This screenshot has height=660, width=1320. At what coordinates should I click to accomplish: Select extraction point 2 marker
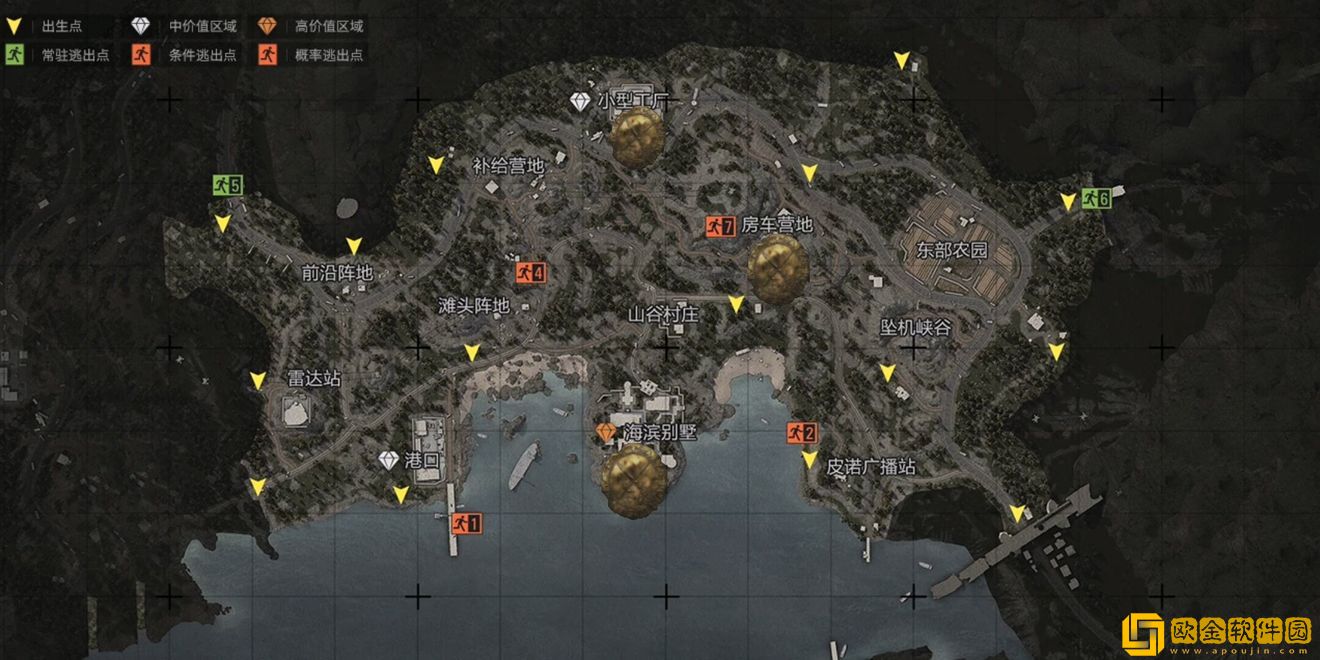tap(802, 432)
